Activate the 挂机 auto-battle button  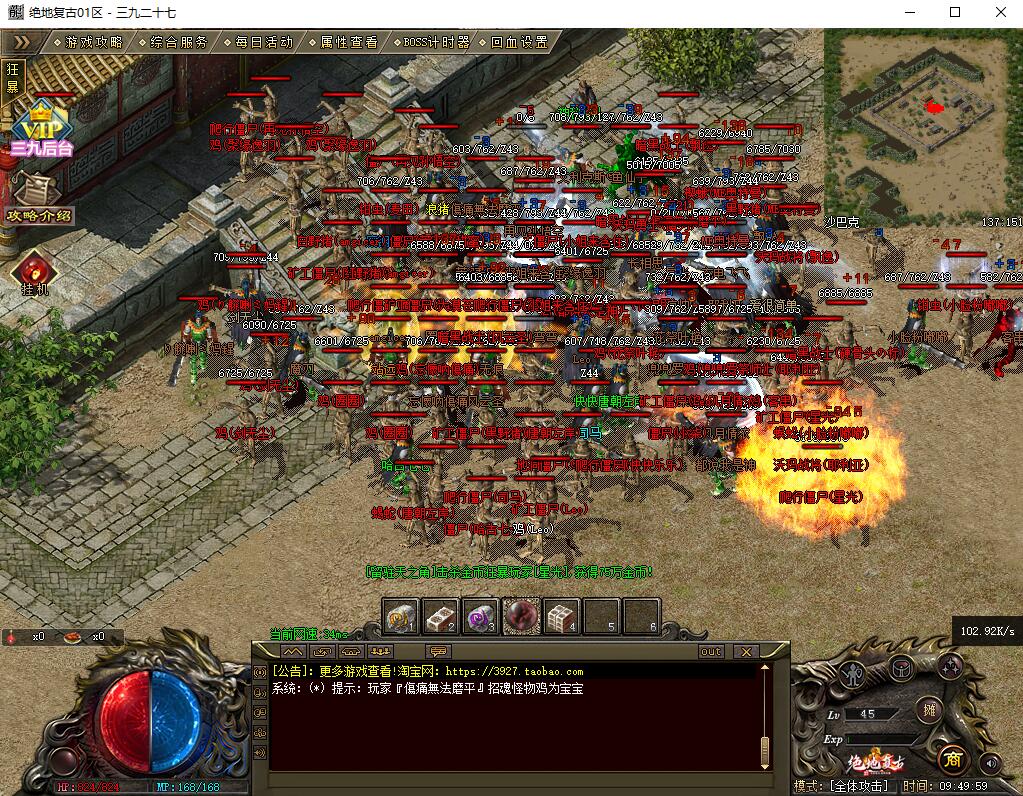(x=35, y=272)
